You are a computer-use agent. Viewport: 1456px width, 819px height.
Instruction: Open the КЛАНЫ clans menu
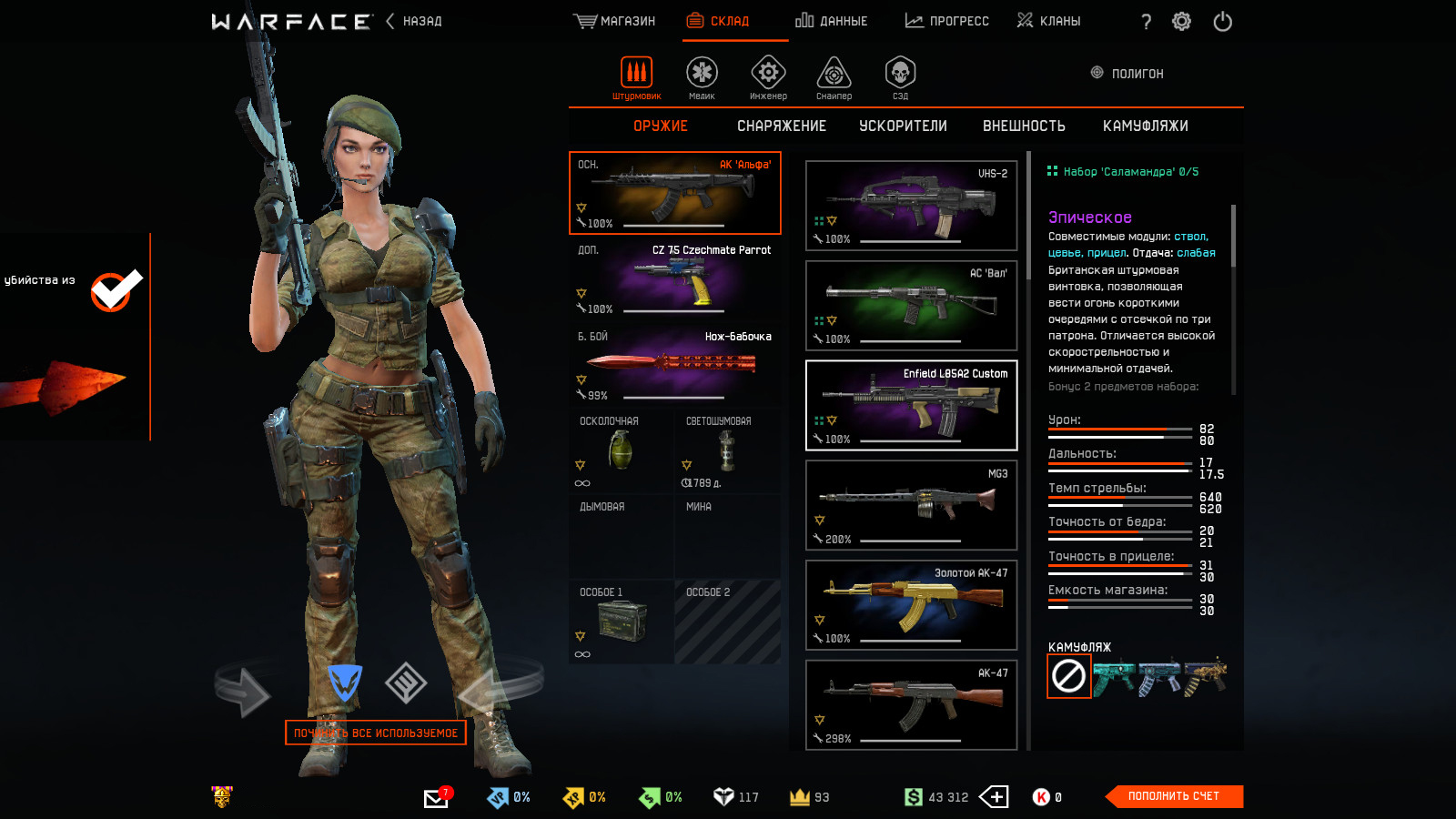[1049, 21]
